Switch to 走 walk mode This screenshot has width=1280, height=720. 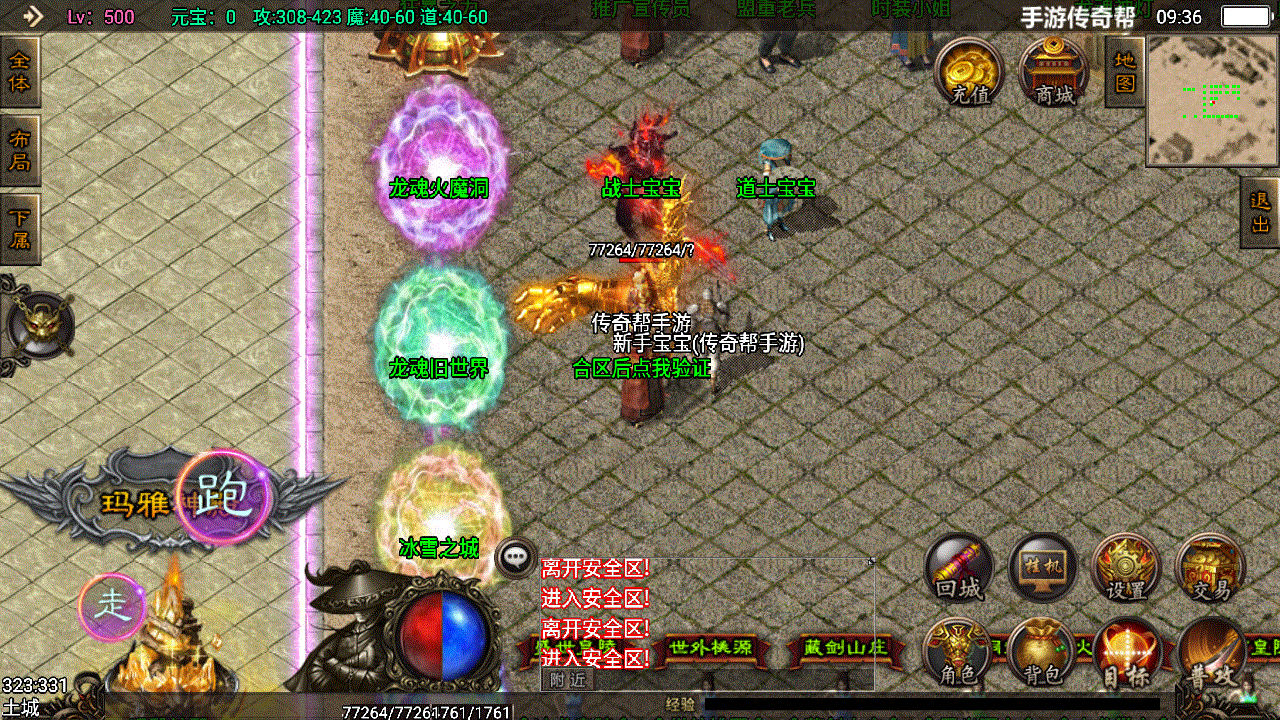tap(113, 604)
